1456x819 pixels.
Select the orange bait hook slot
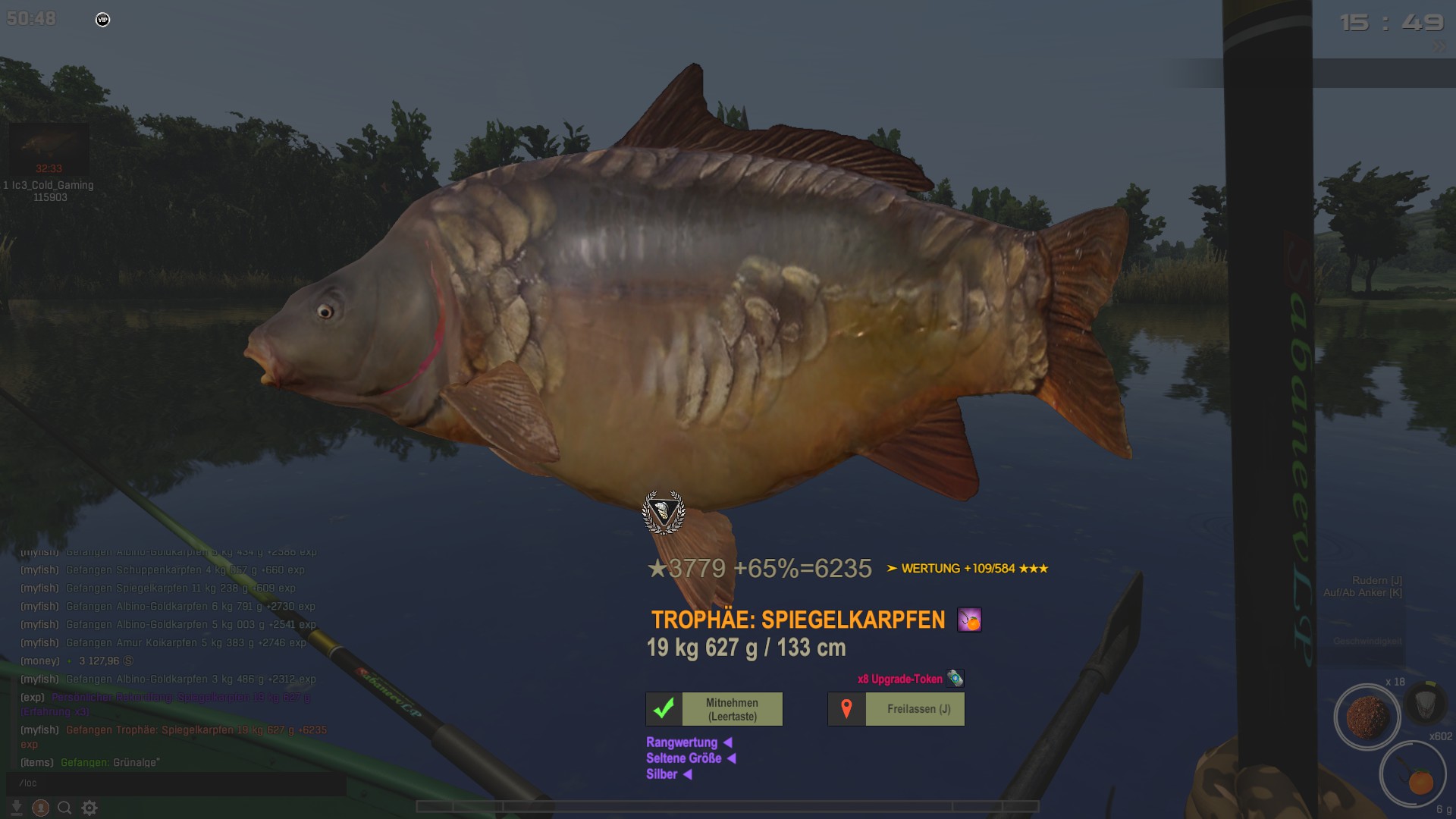[x=1412, y=775]
